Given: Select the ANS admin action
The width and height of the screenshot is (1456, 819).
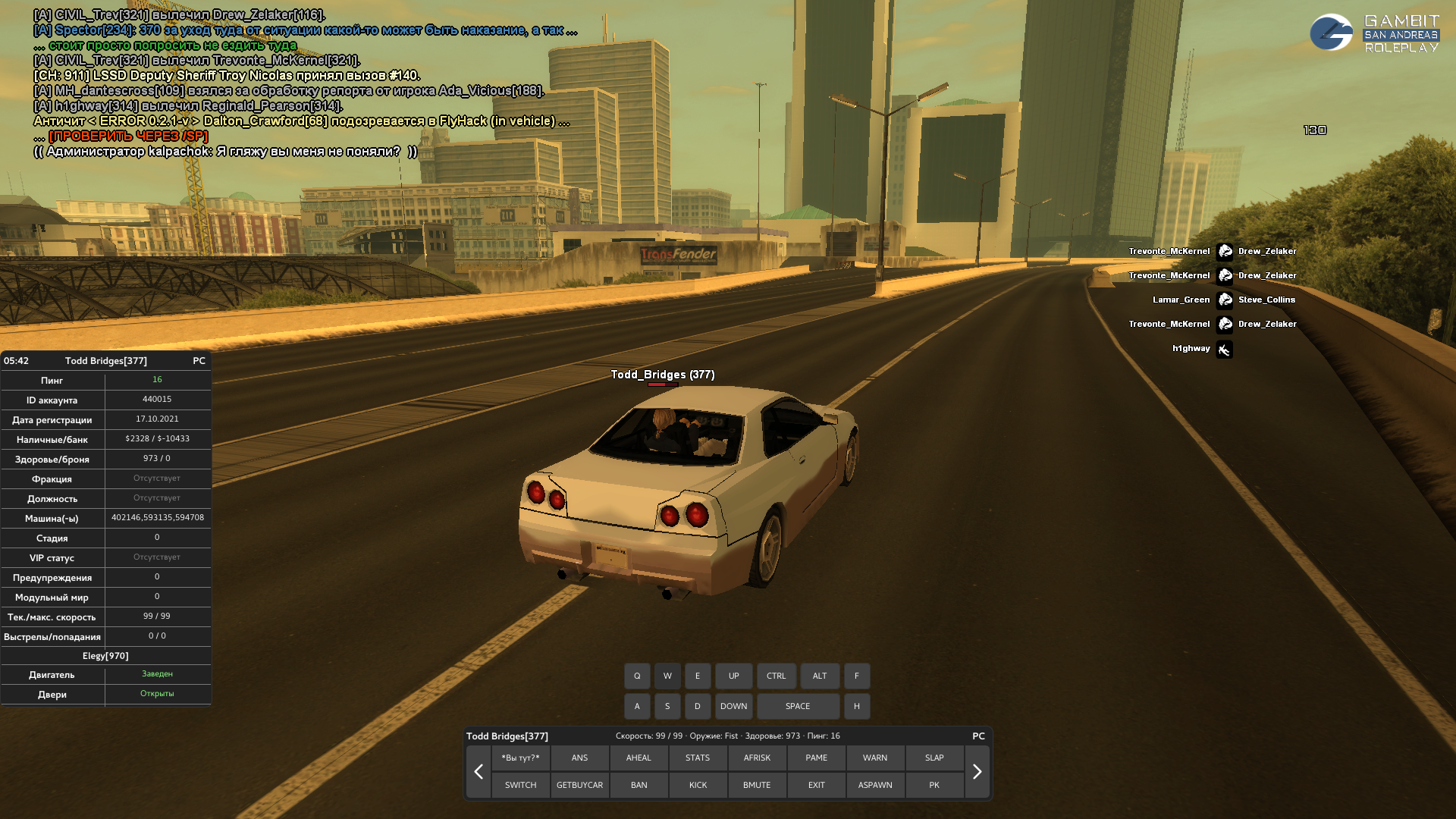Looking at the screenshot, I should pos(579,758).
